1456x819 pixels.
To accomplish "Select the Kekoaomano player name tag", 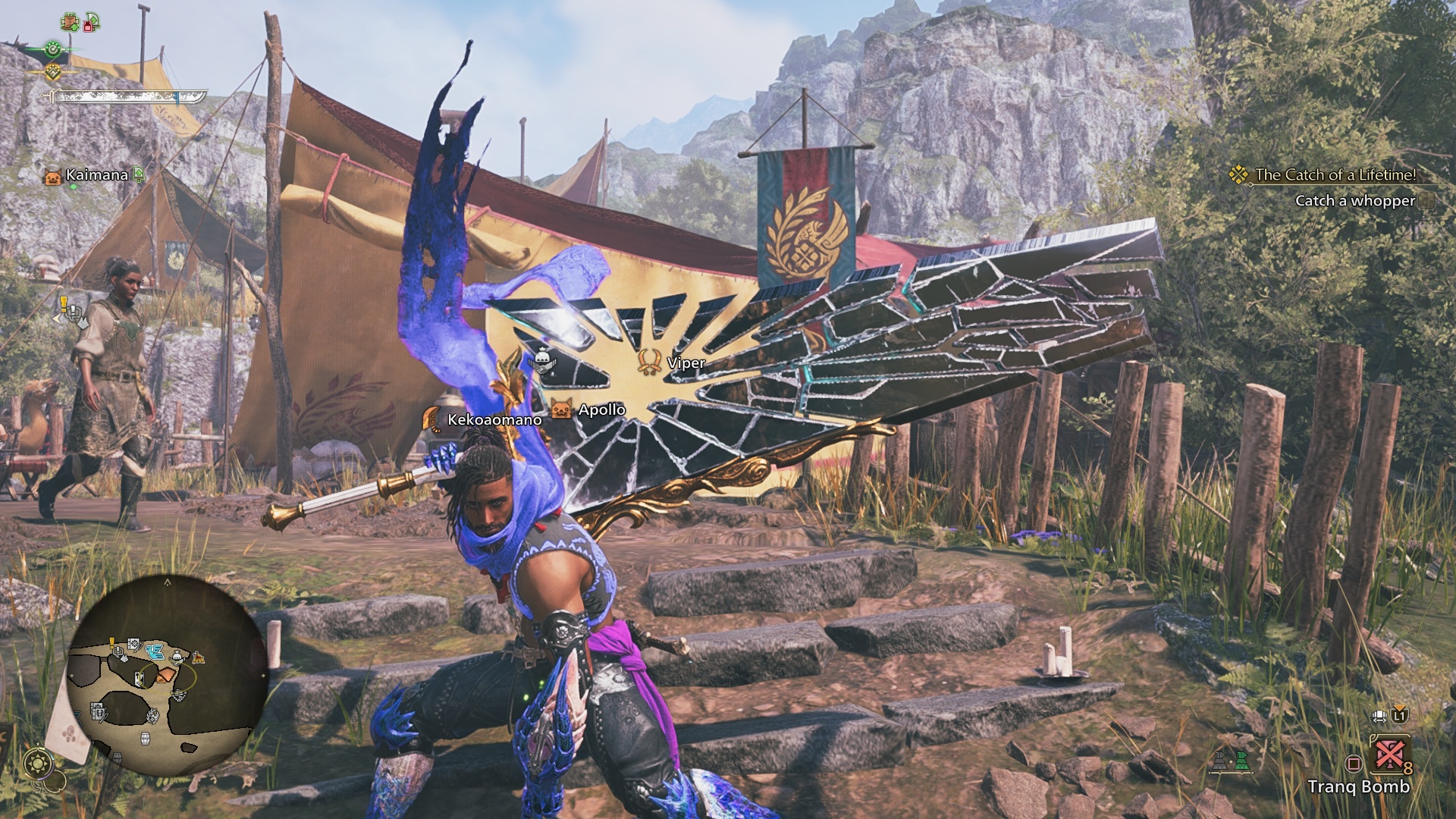I will coord(494,420).
